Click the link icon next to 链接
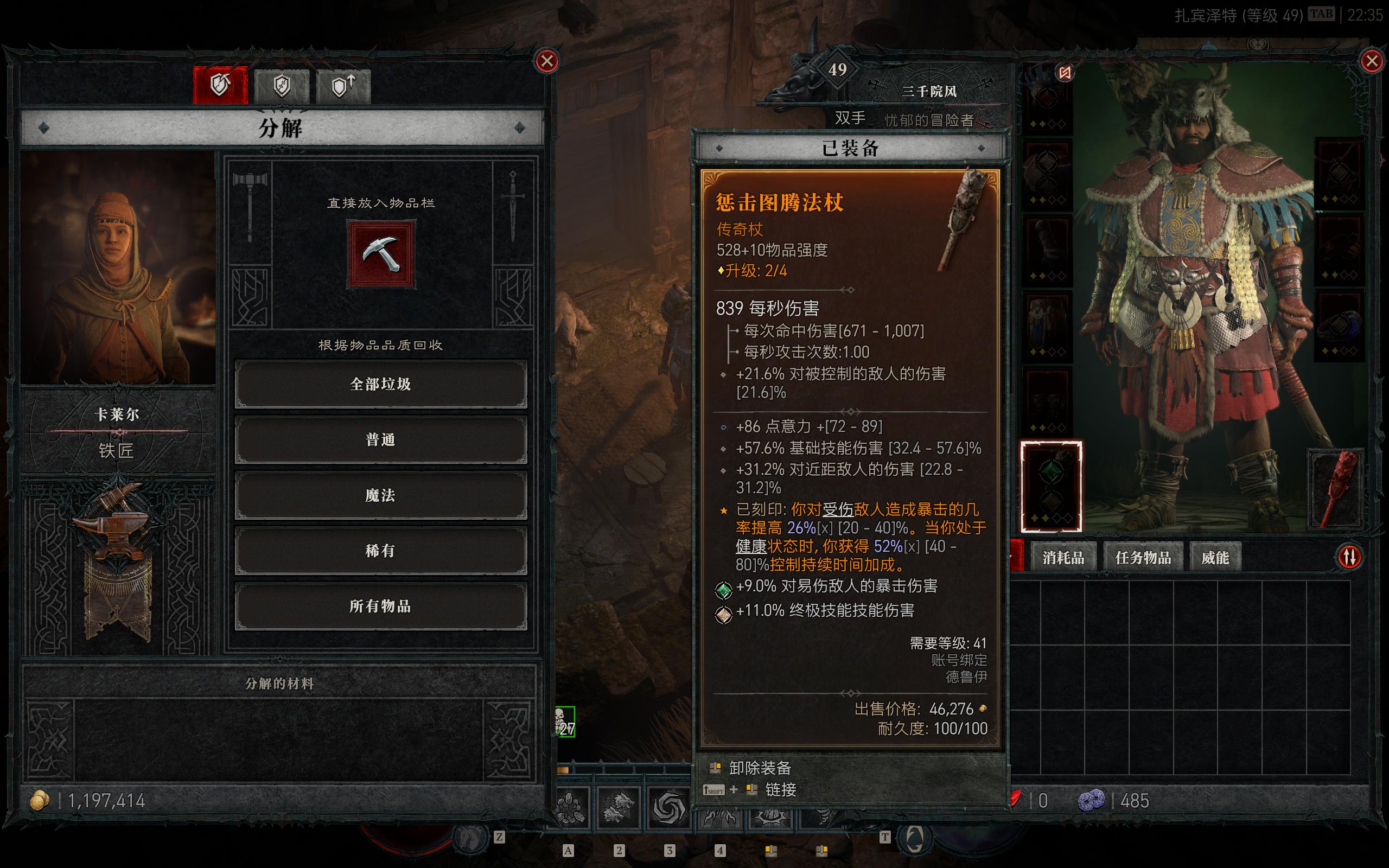This screenshot has height=868, width=1389. (753, 790)
